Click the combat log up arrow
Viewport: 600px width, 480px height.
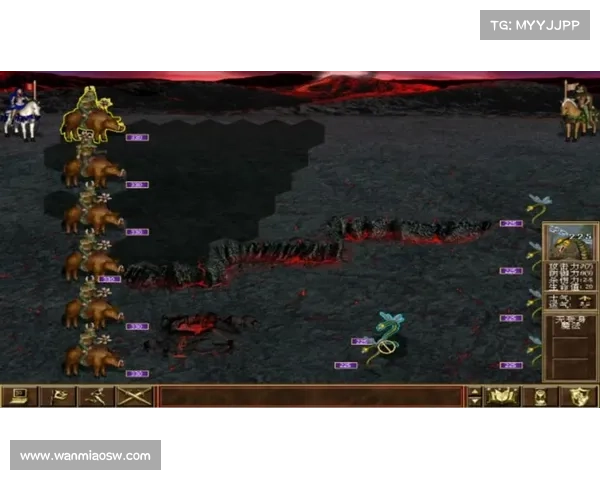pos(474,391)
